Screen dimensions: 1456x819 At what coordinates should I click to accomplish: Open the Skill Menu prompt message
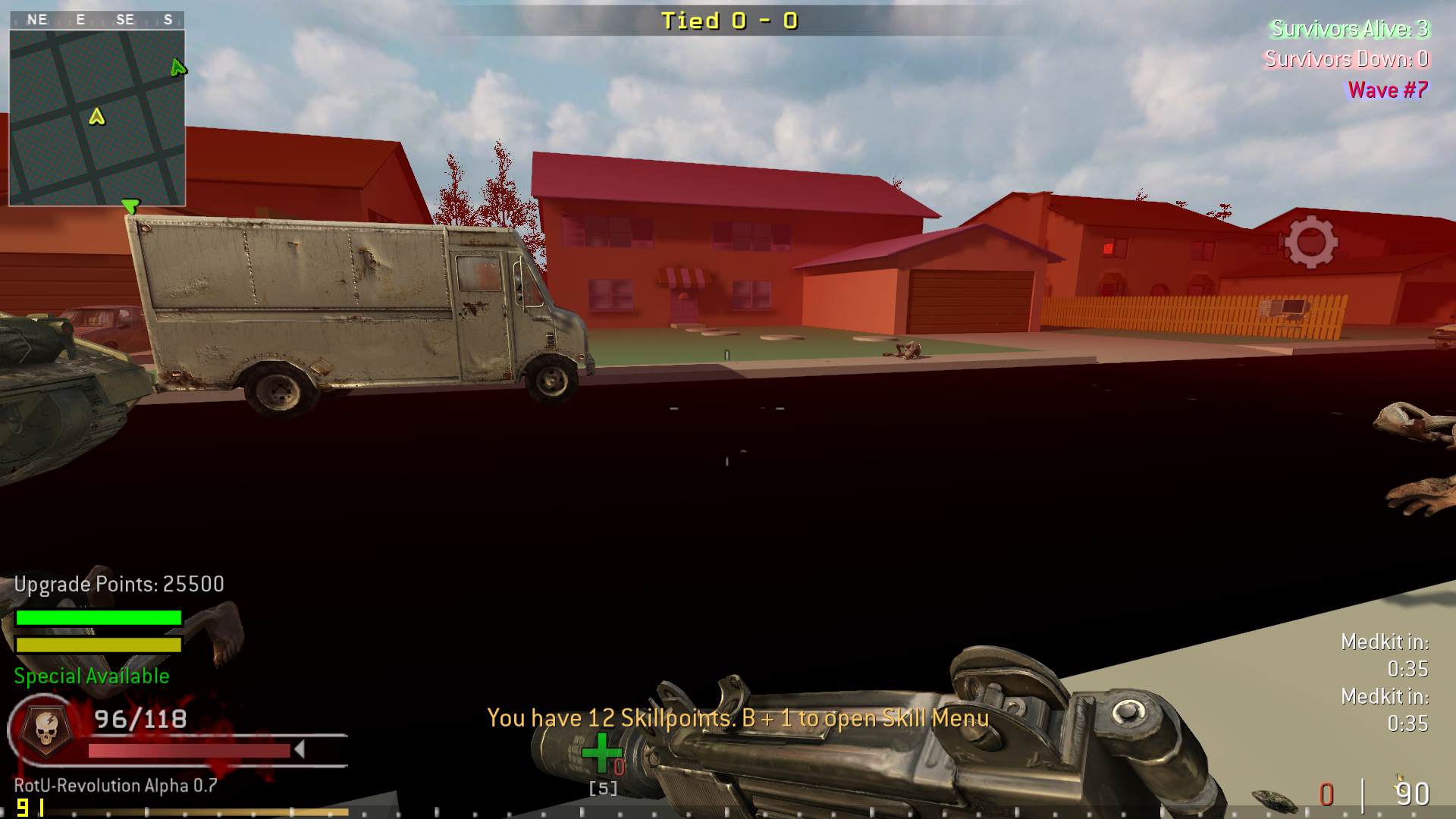coord(738,719)
